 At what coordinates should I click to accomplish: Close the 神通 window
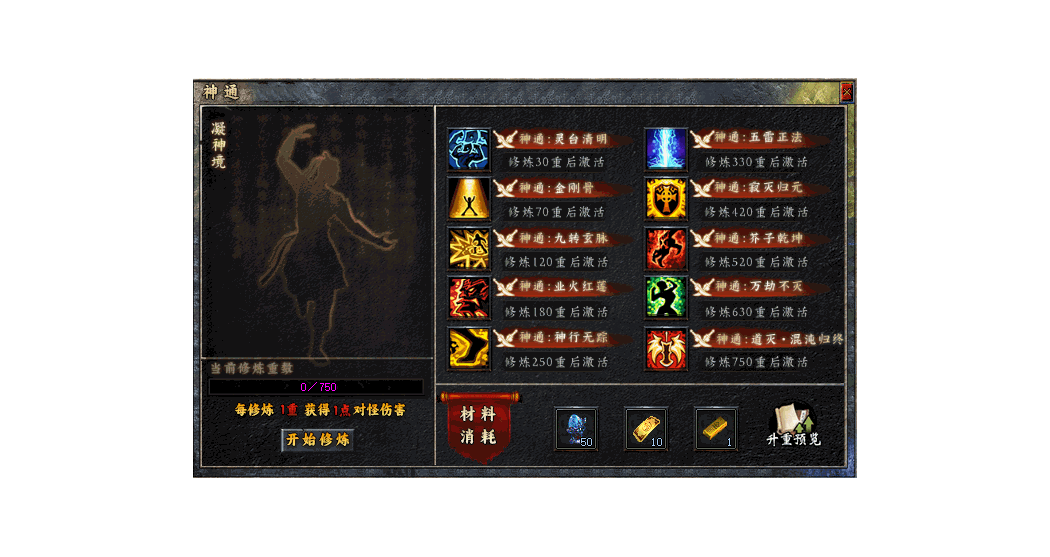tap(847, 92)
